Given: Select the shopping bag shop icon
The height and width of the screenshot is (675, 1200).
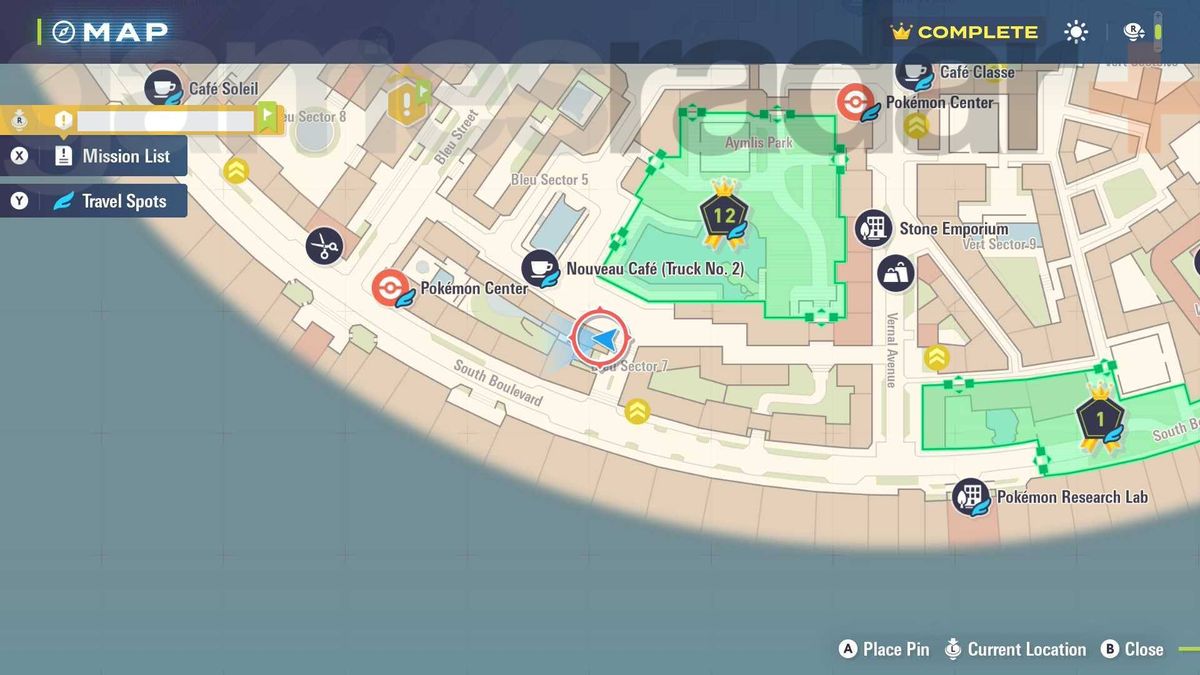Looking at the screenshot, I should point(895,274).
